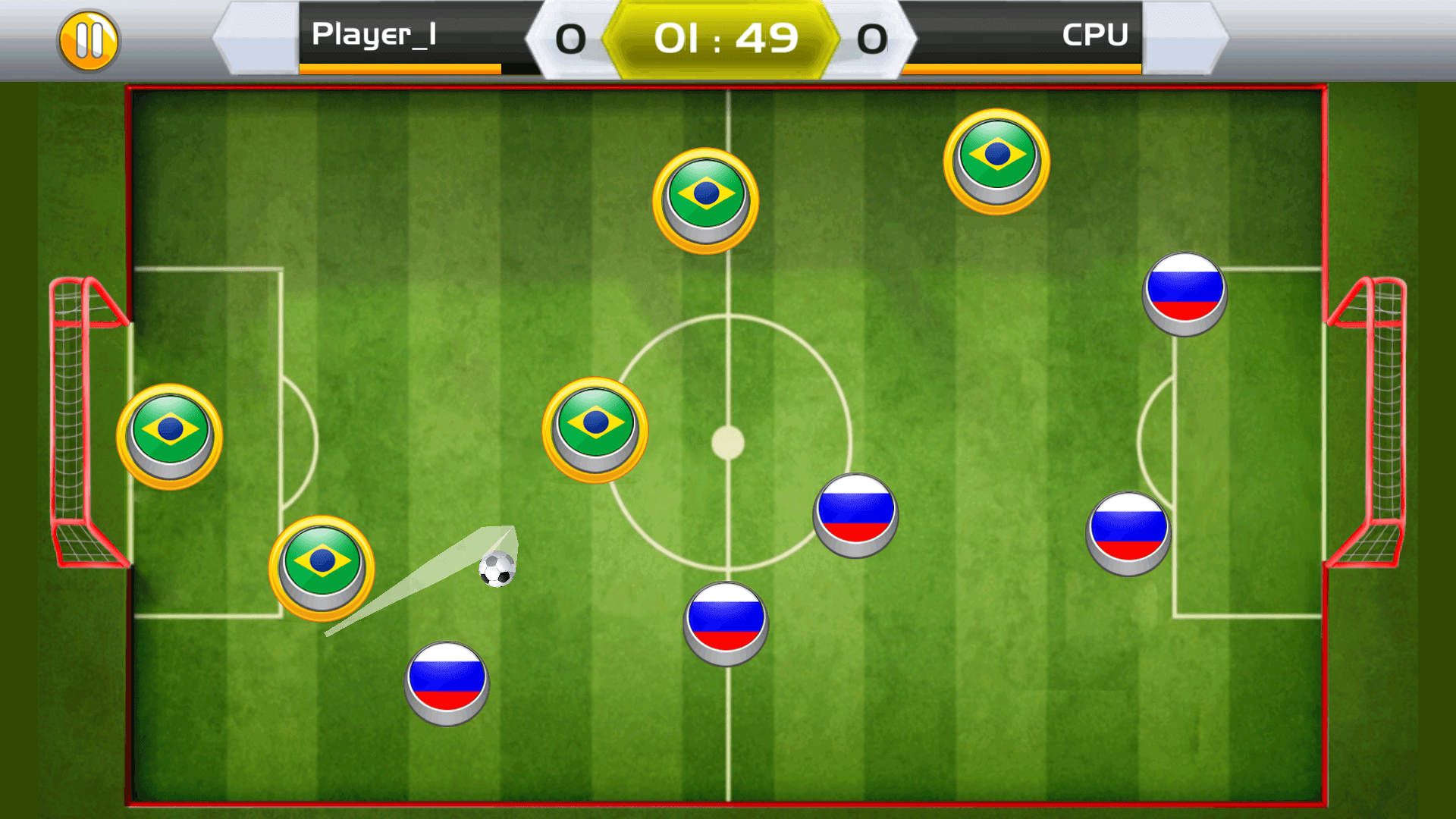Select the bottom-left Russia cap

coord(446,683)
